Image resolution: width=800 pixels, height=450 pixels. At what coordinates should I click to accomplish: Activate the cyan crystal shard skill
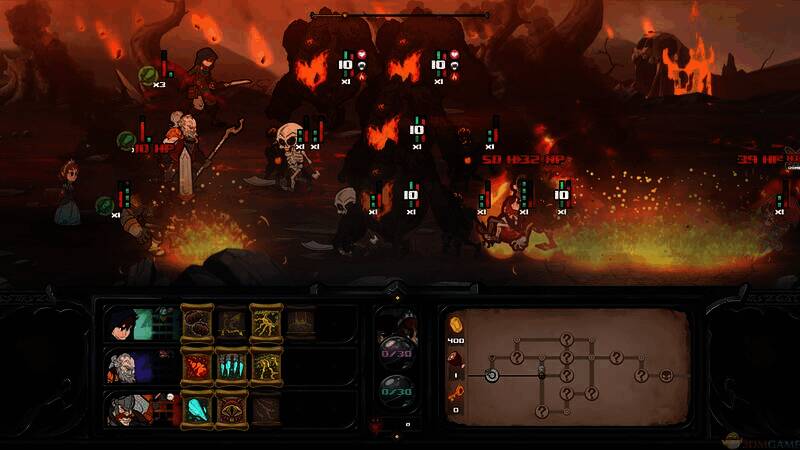(197, 408)
